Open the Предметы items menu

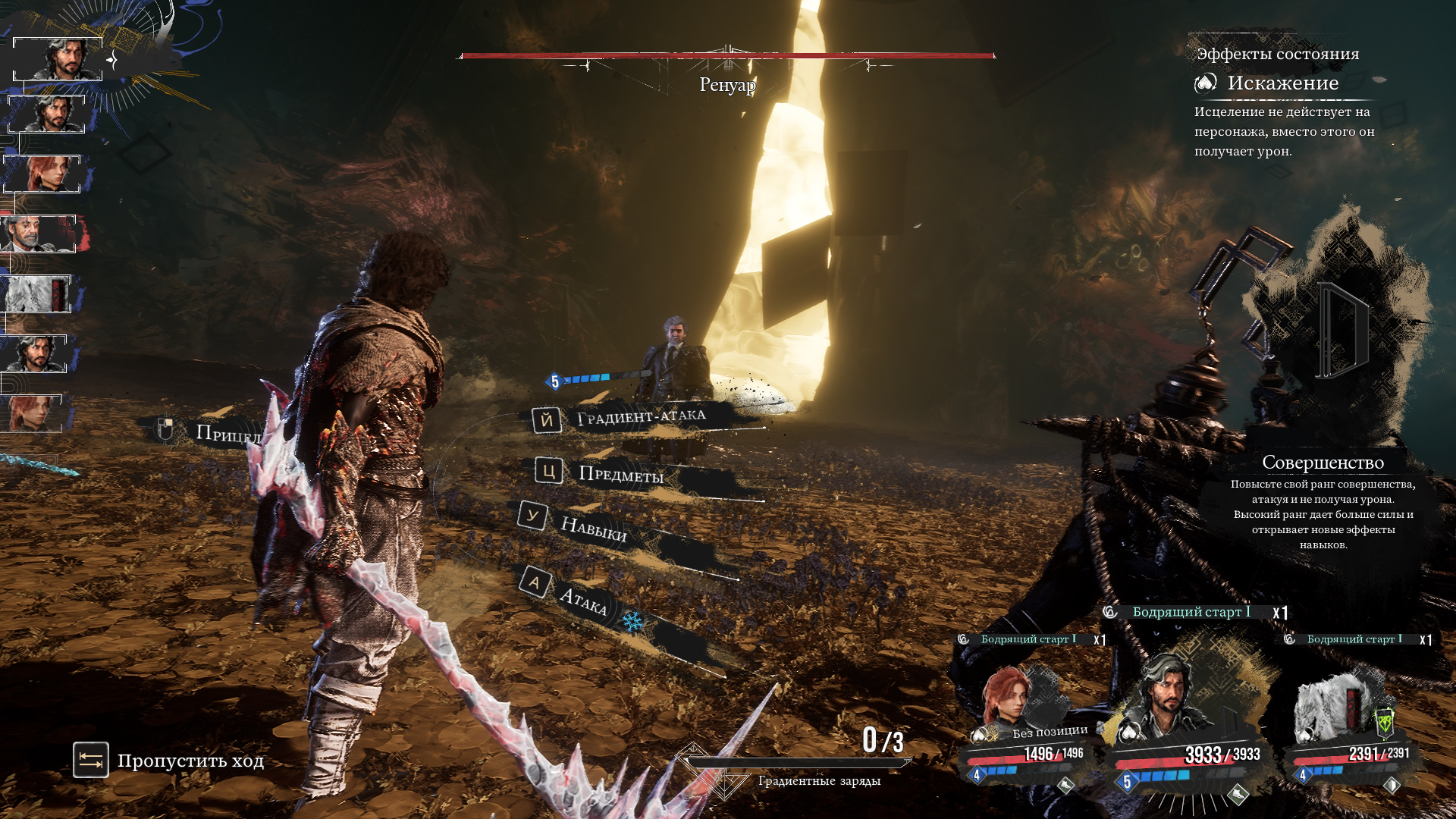(619, 474)
